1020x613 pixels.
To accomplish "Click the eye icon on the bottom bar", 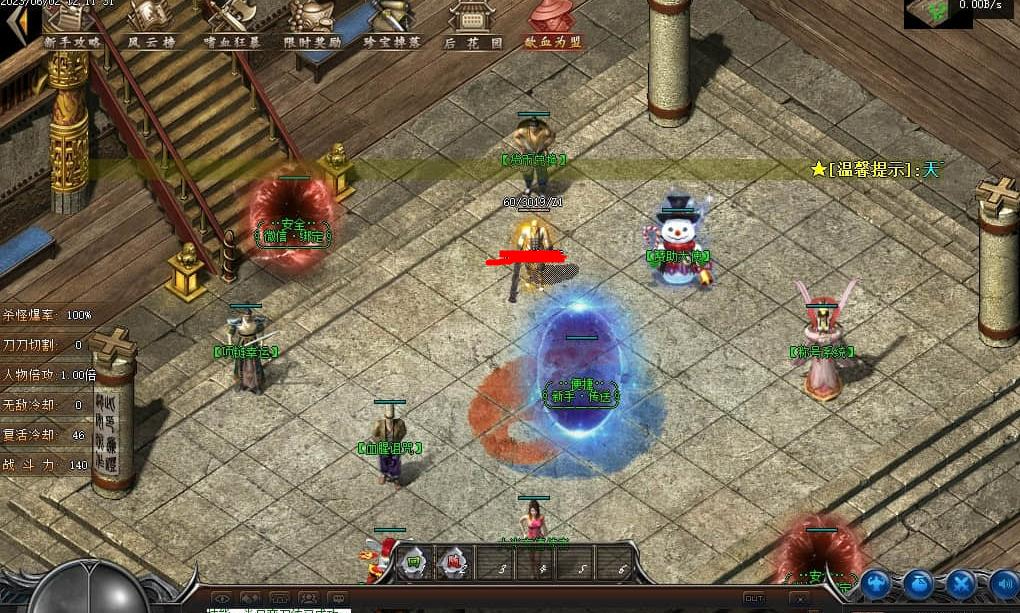I will [222, 599].
